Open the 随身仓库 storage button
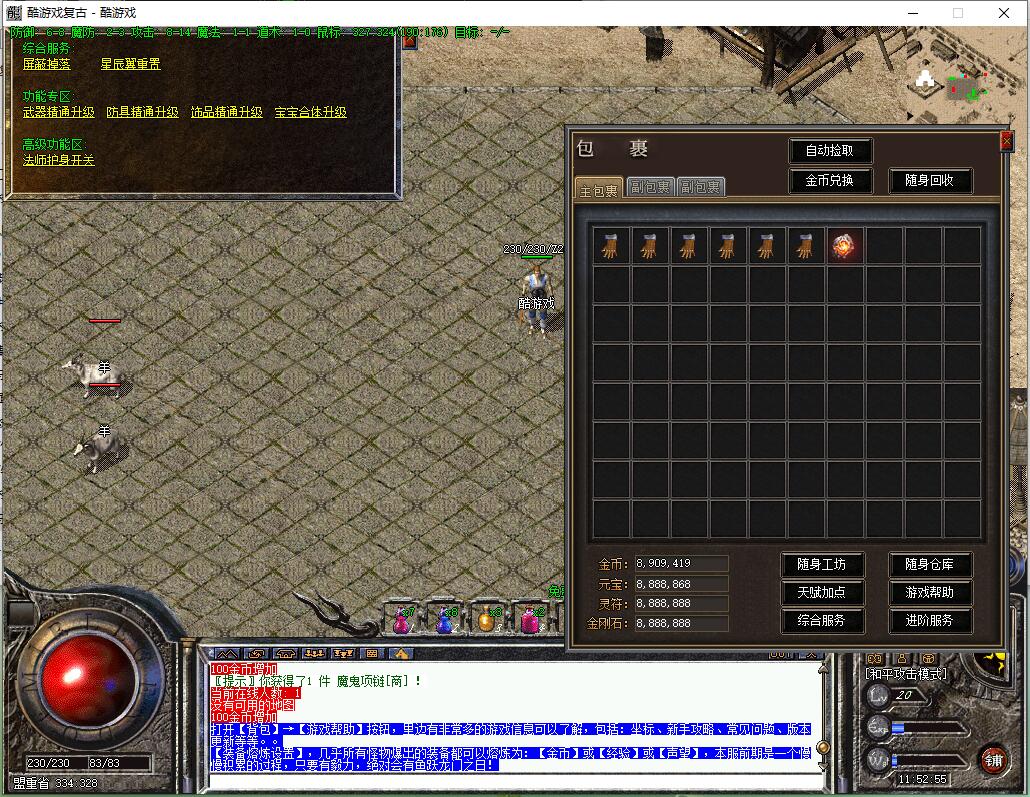The image size is (1030, 797). 930,565
